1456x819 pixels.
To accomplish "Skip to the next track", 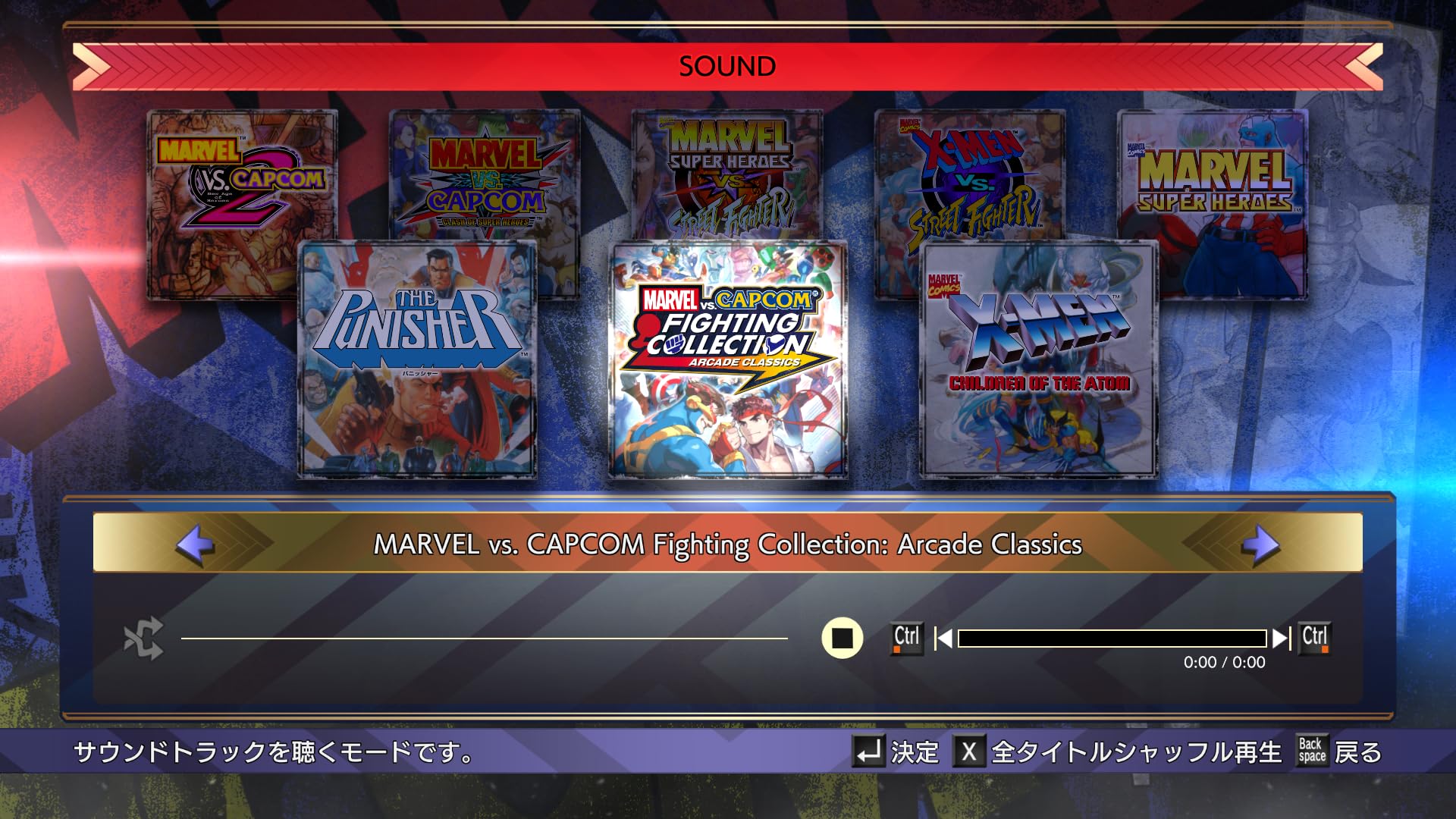I will [x=1281, y=639].
